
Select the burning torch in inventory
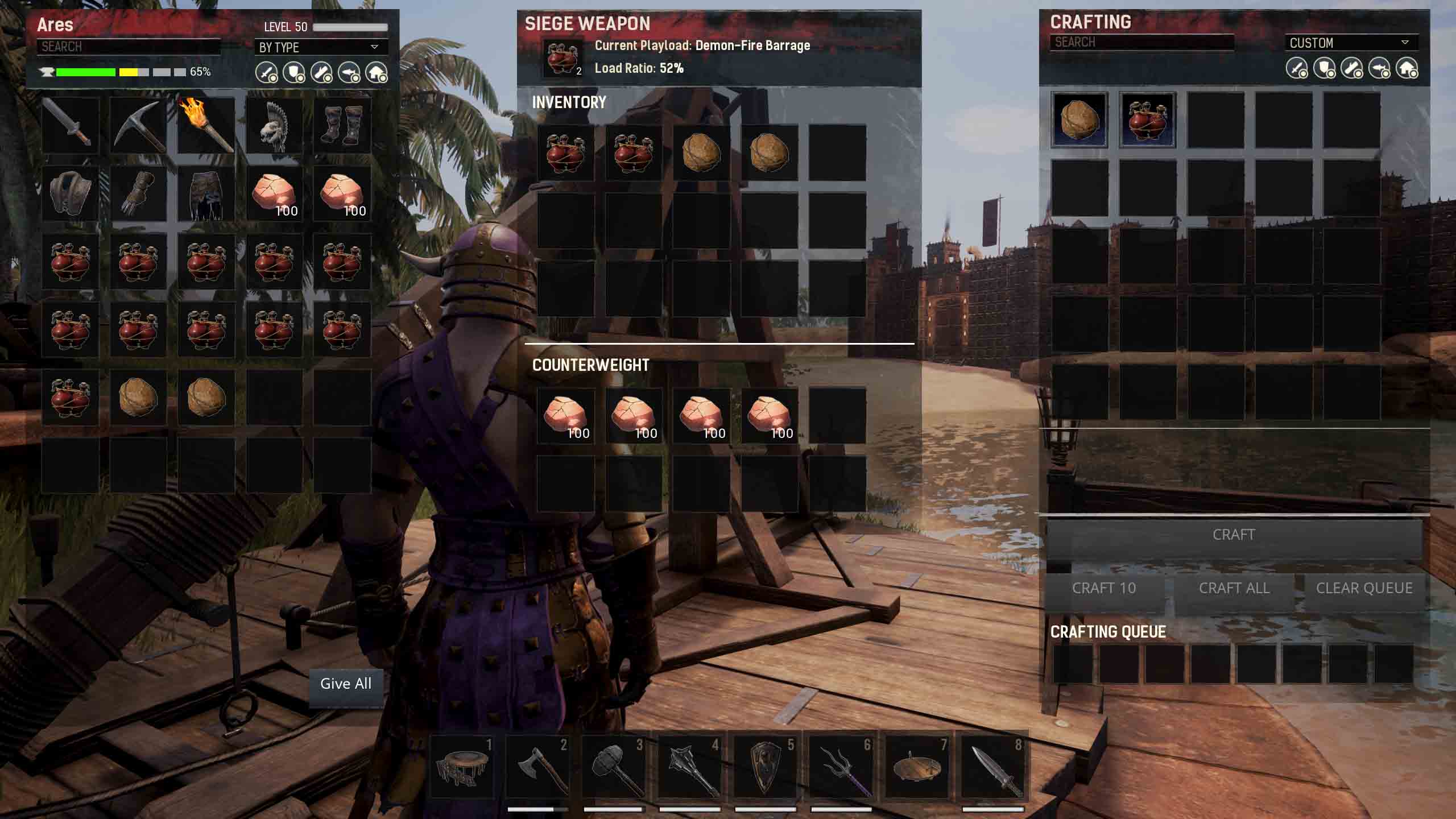coord(206,125)
